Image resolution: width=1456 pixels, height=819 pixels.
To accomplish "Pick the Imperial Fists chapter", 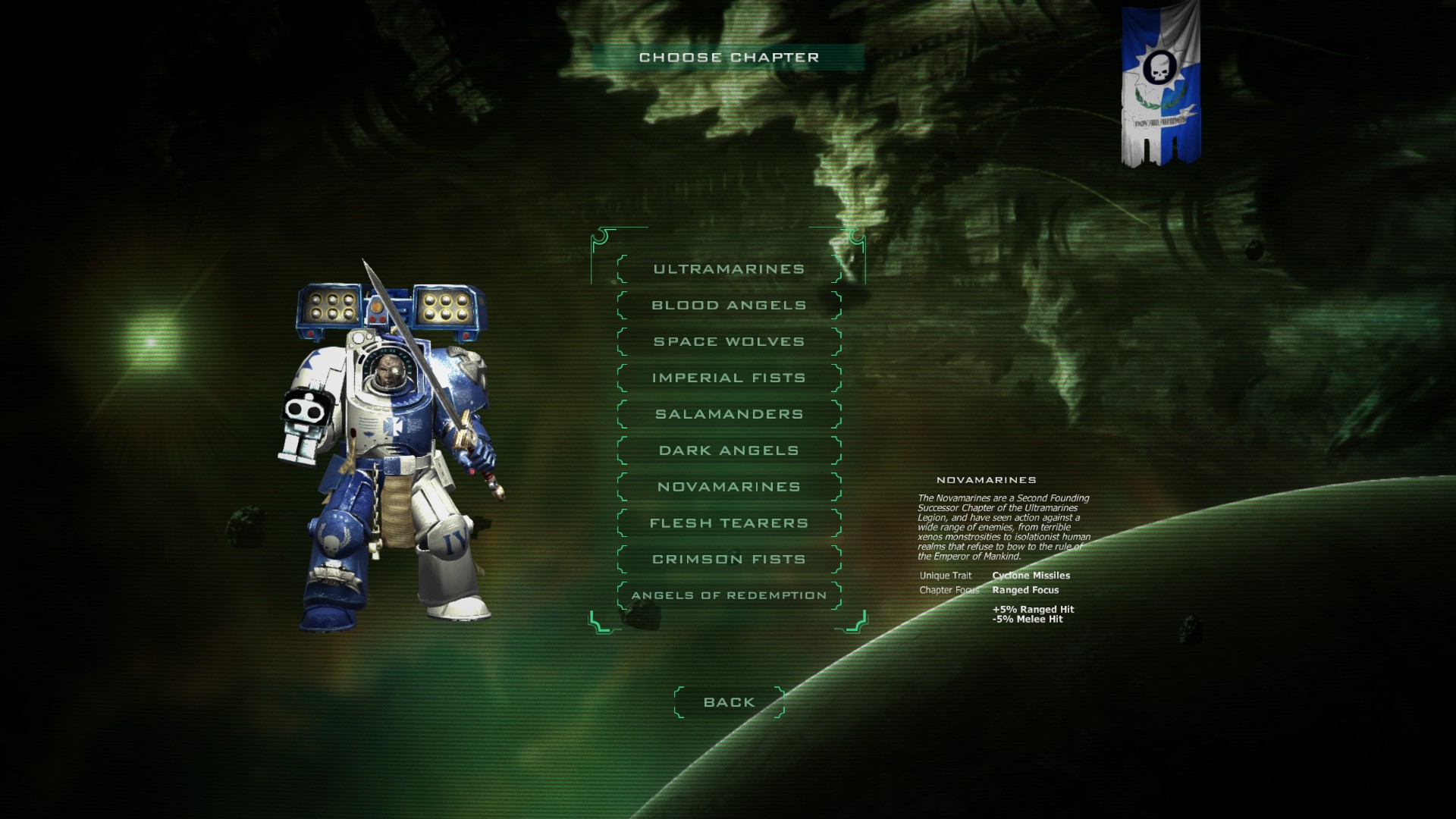I will coord(728,377).
